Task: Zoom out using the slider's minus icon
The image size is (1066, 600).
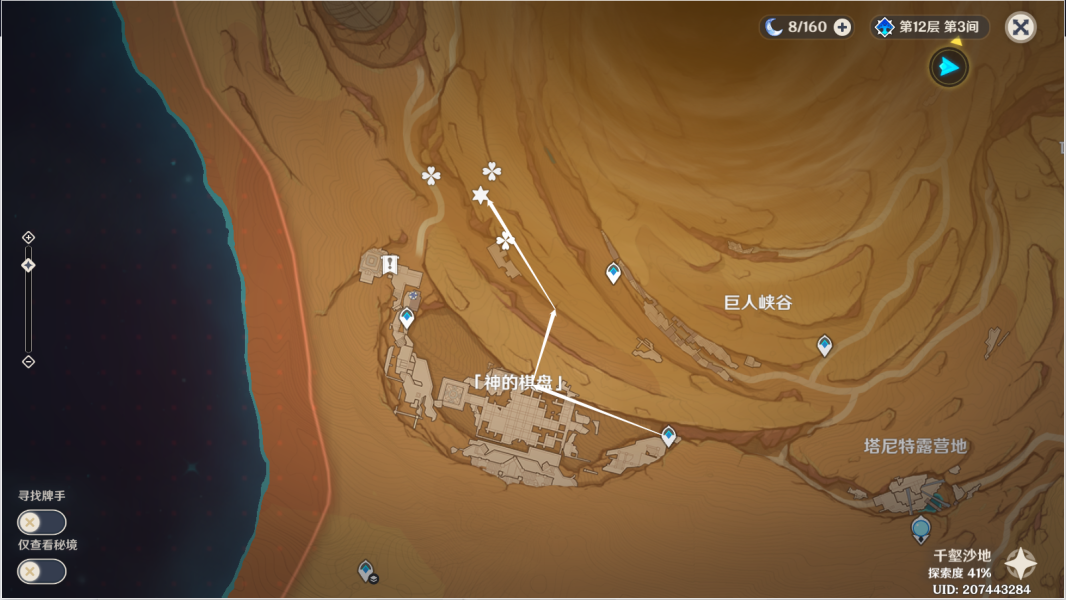Action: [28, 361]
